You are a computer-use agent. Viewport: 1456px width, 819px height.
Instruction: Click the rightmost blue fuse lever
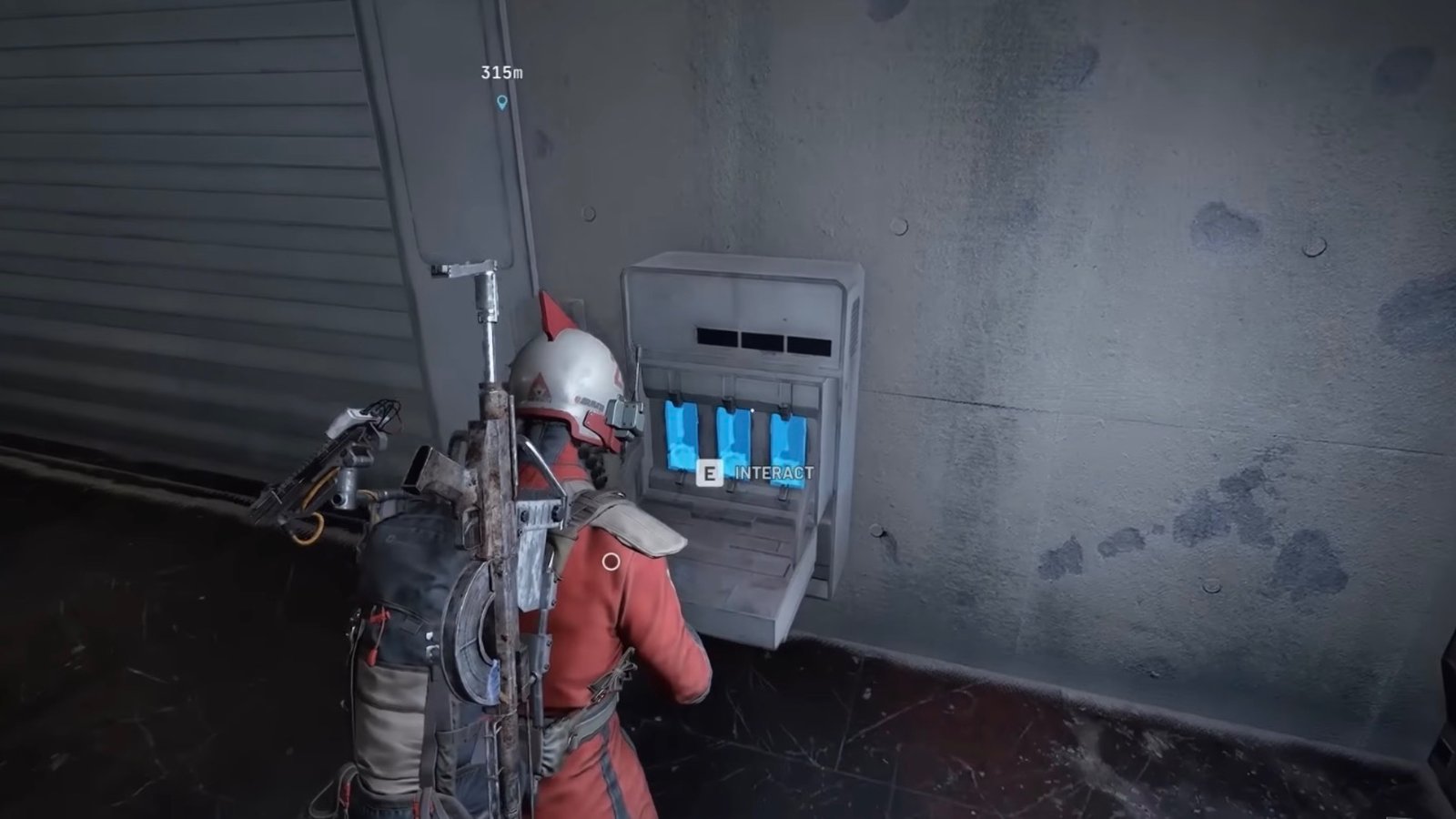[x=788, y=448]
